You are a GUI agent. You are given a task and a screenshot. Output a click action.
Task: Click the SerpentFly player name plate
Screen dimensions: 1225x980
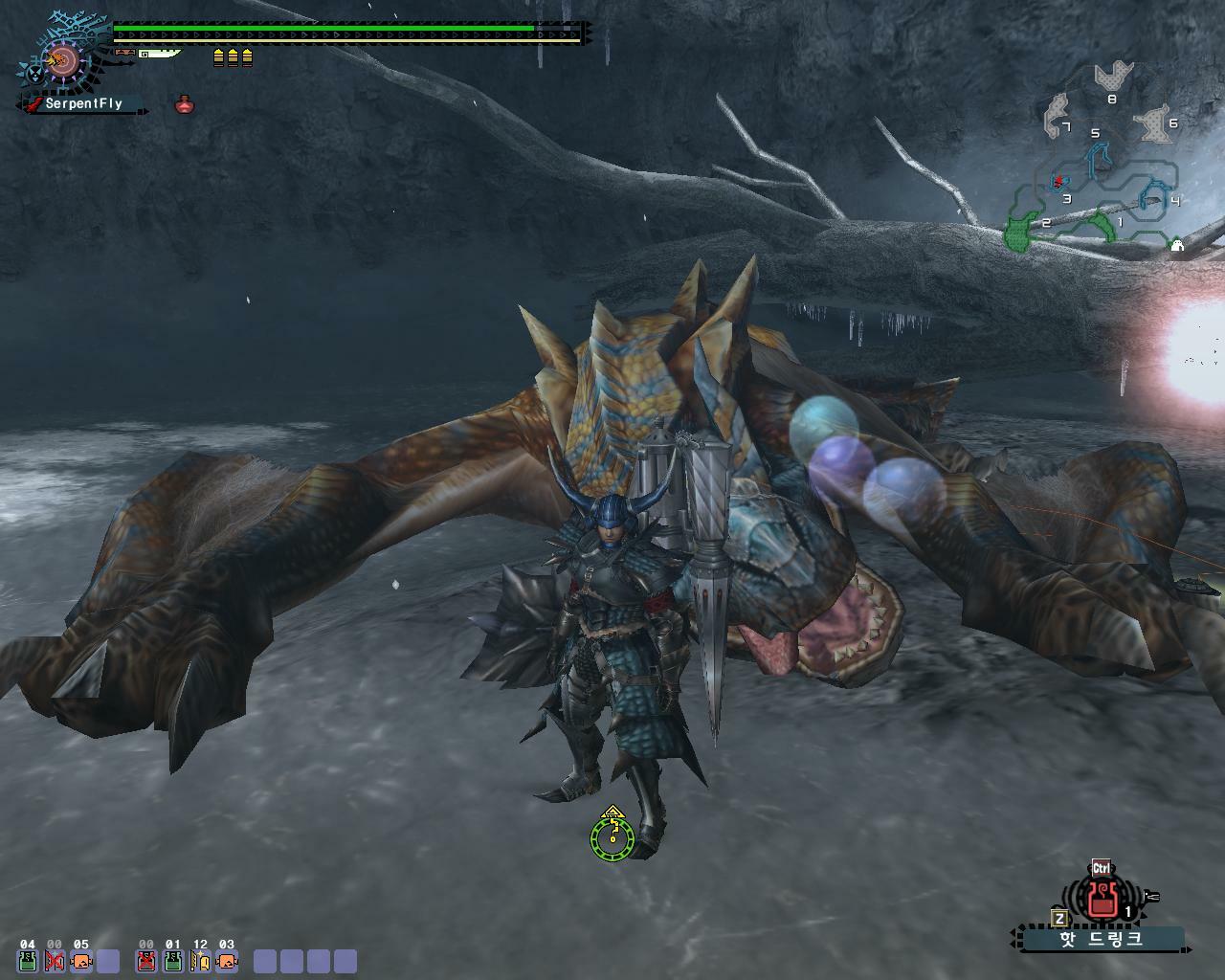coord(83,103)
